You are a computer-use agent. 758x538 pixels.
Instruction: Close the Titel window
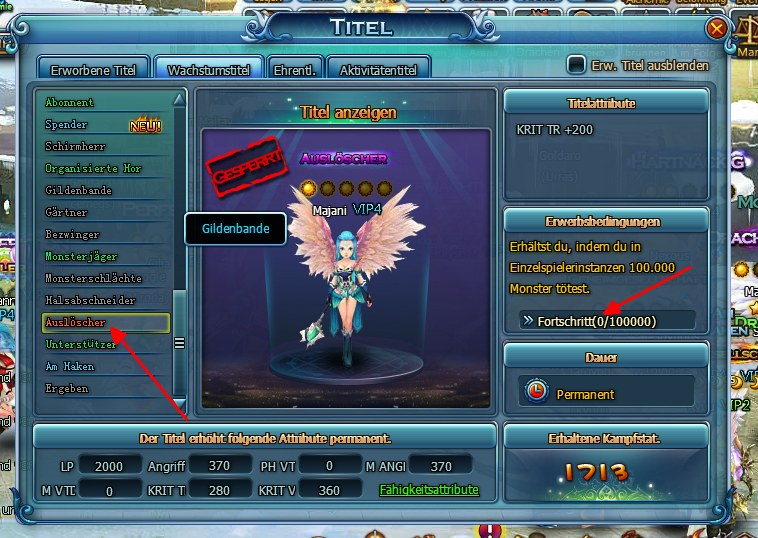point(716,29)
